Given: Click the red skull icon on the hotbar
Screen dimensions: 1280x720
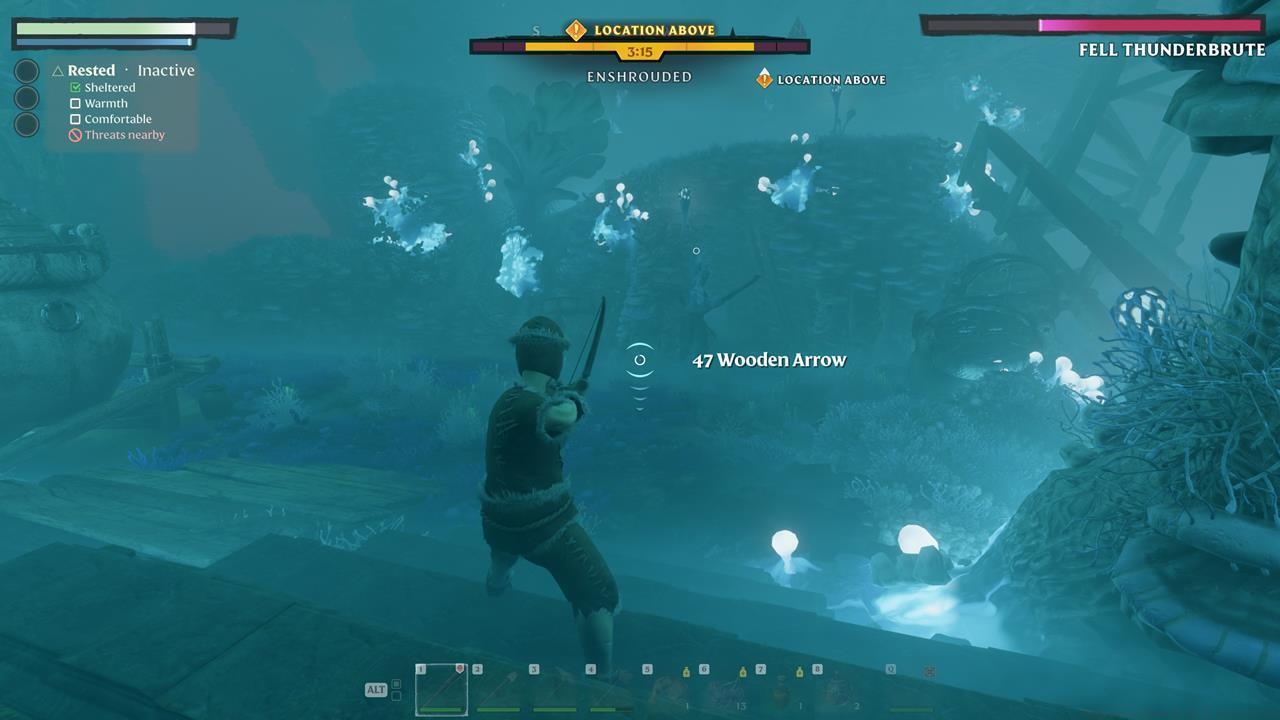Looking at the screenshot, I should pyautogui.click(x=928, y=673).
